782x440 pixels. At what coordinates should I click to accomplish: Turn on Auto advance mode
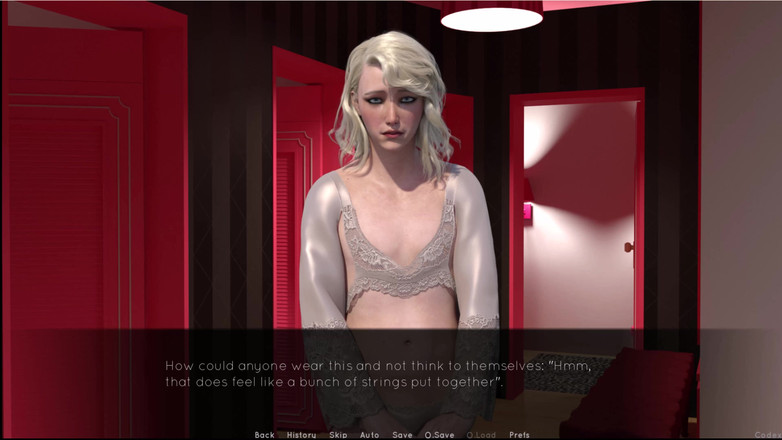(x=369, y=435)
